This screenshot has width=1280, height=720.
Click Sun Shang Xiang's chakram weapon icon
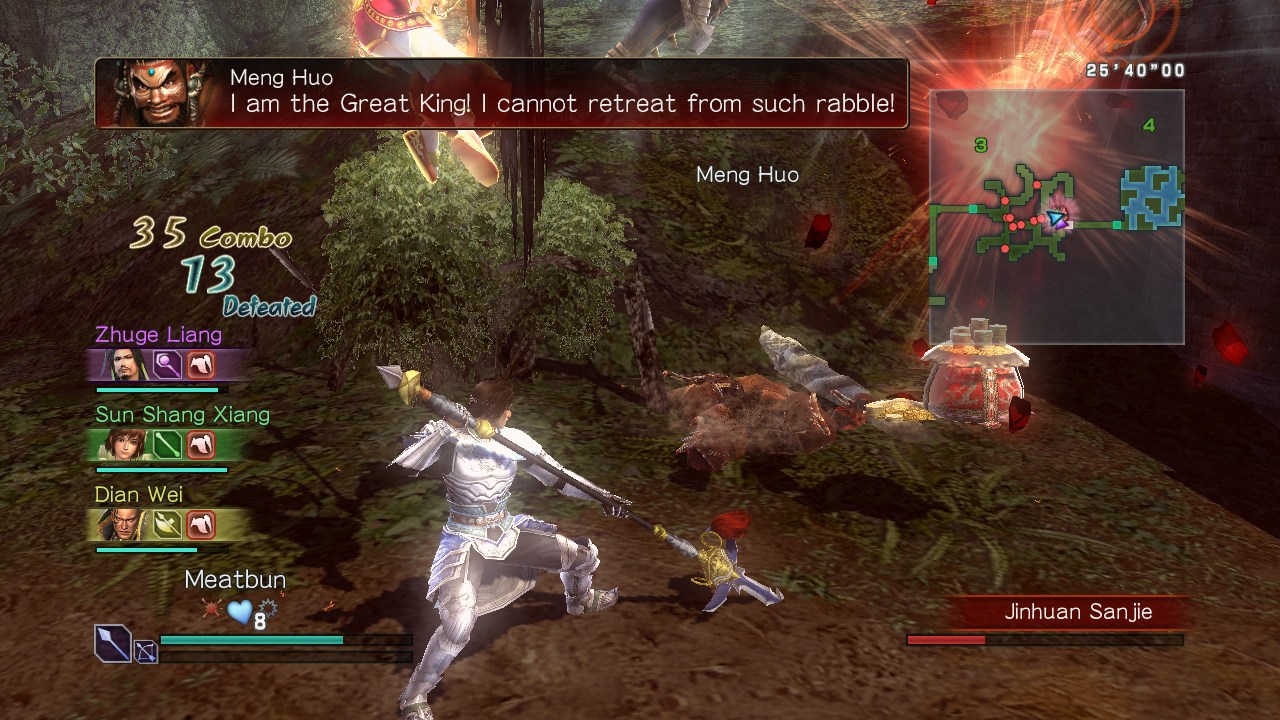[167, 446]
